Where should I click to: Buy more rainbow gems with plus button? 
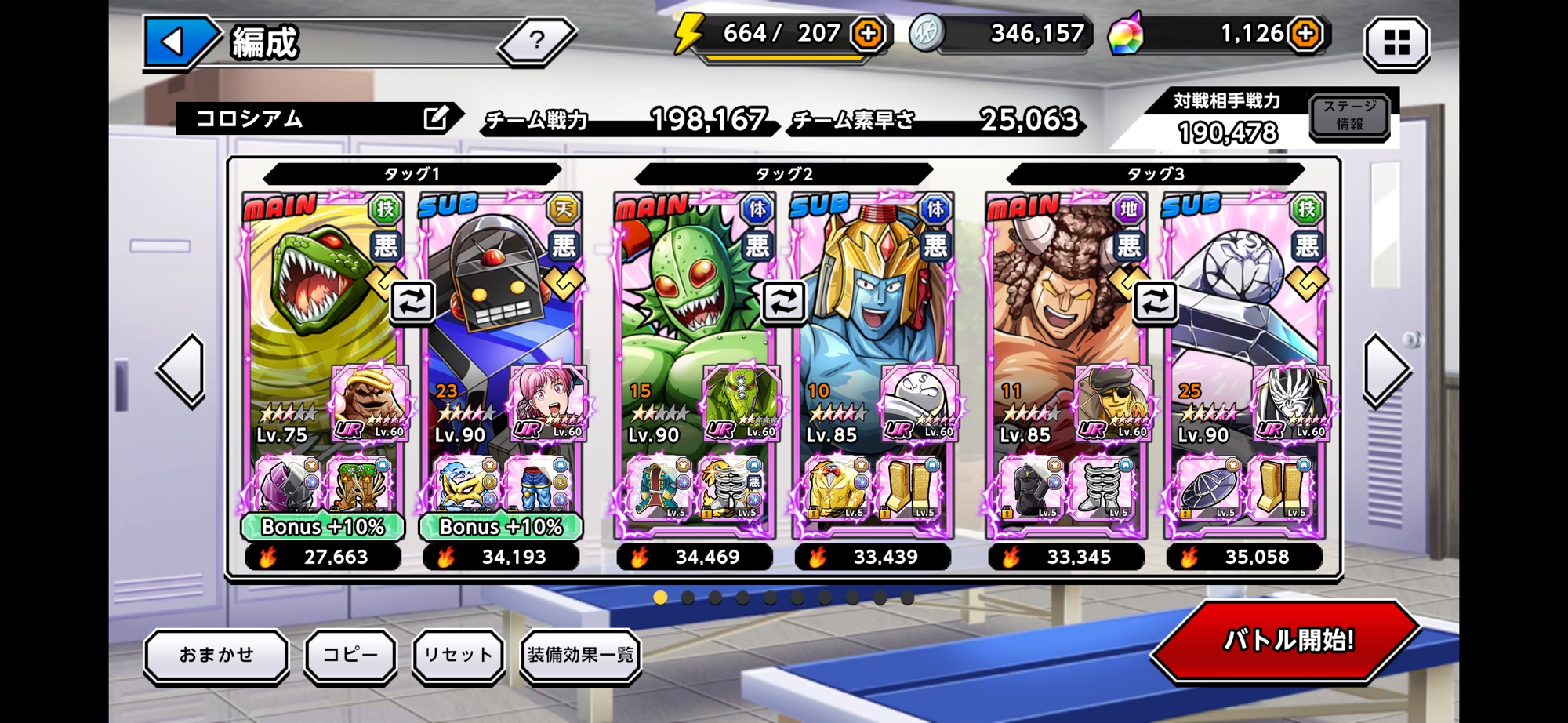pyautogui.click(x=1305, y=34)
